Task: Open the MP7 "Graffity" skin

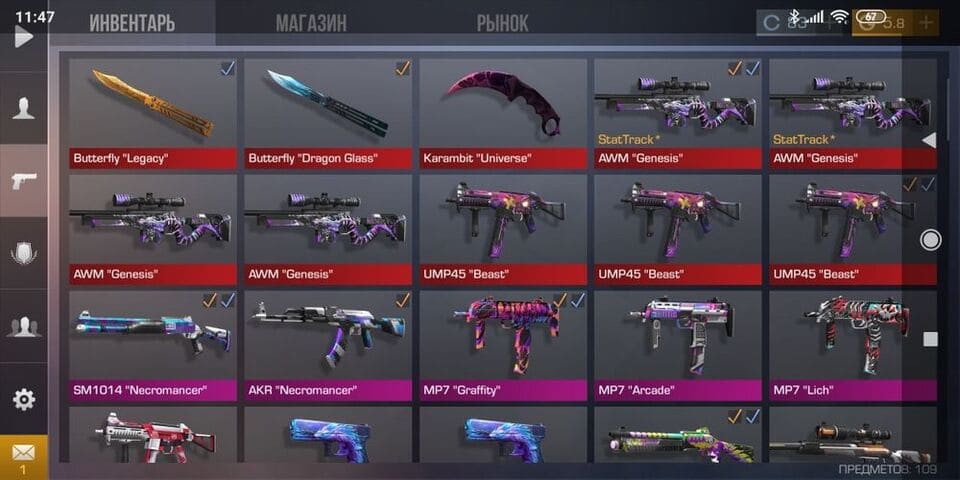Action: 503,344
